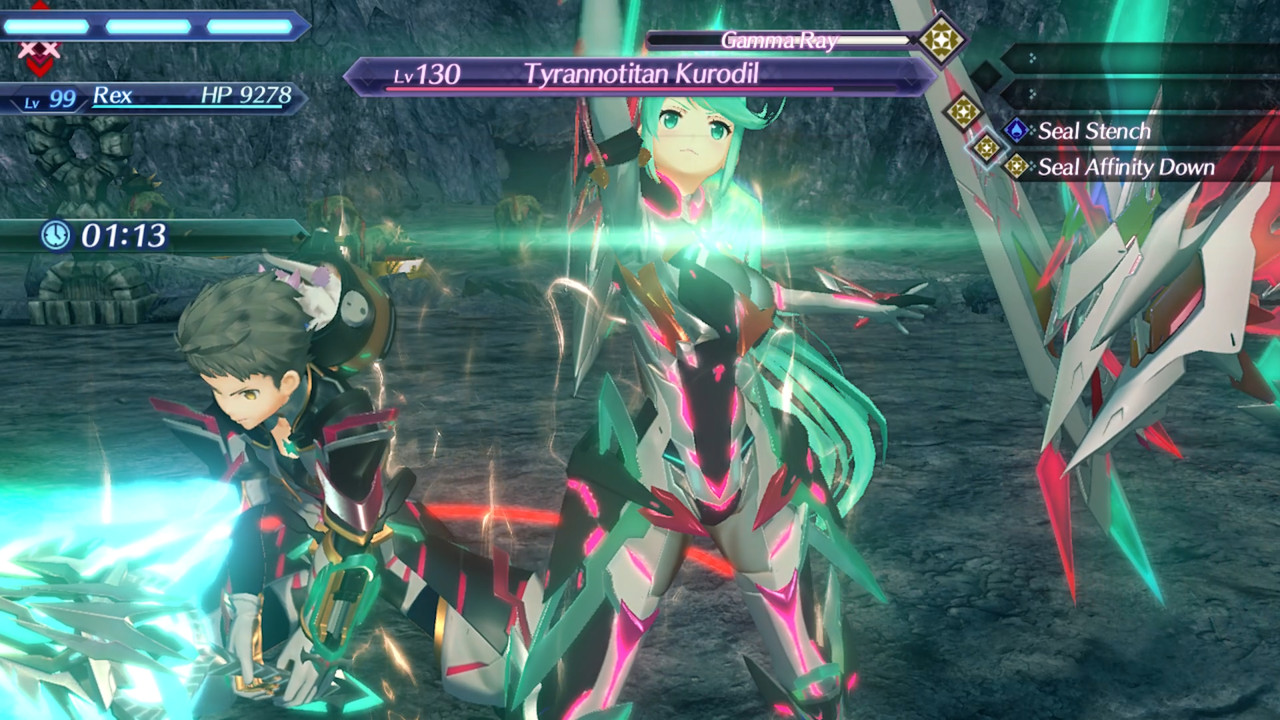Click the gold diamond icon beside Seal Affinity Down
Image resolution: width=1280 pixels, height=720 pixels.
point(1018,167)
